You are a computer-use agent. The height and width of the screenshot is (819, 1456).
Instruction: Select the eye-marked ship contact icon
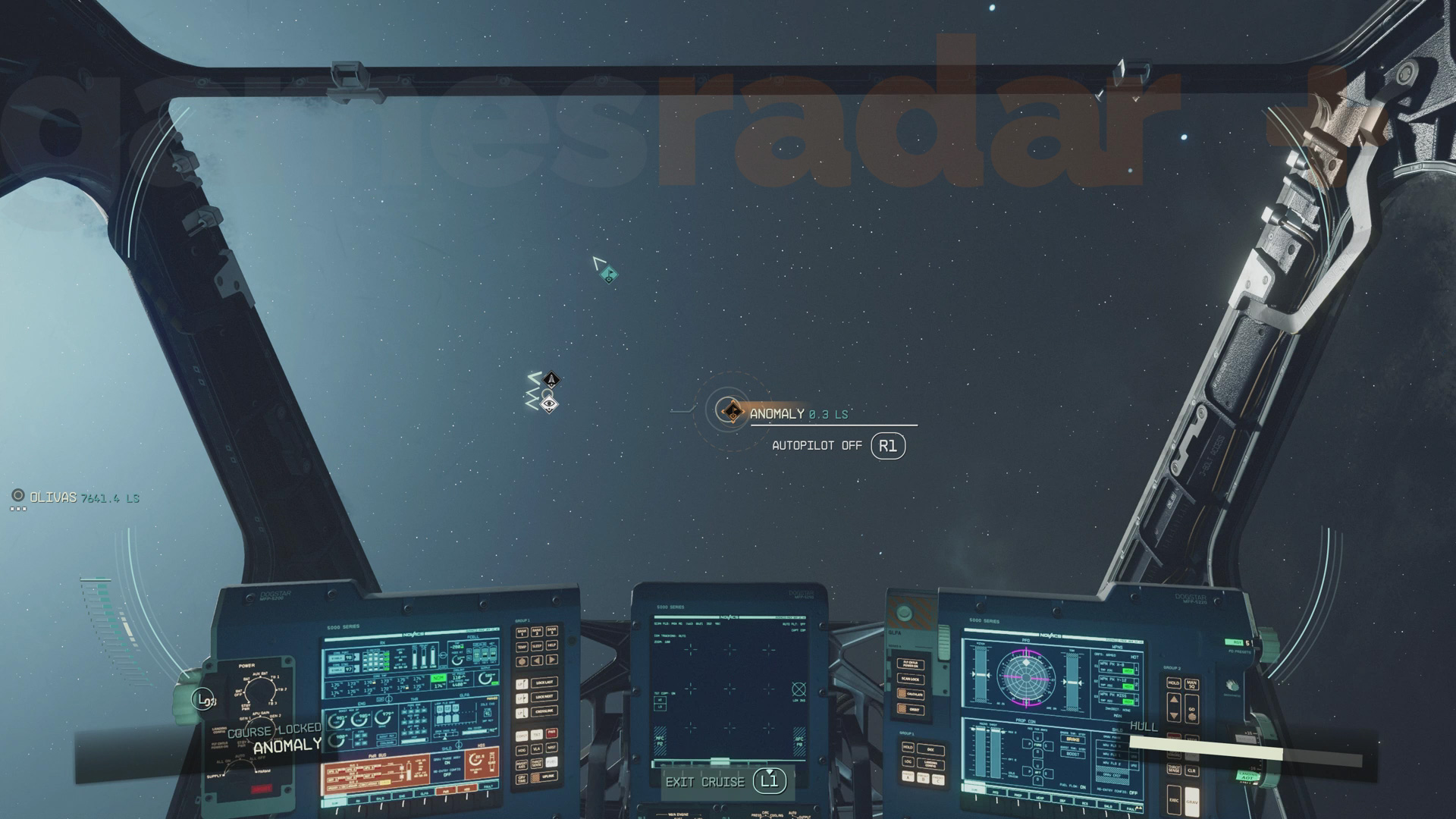pyautogui.click(x=551, y=404)
